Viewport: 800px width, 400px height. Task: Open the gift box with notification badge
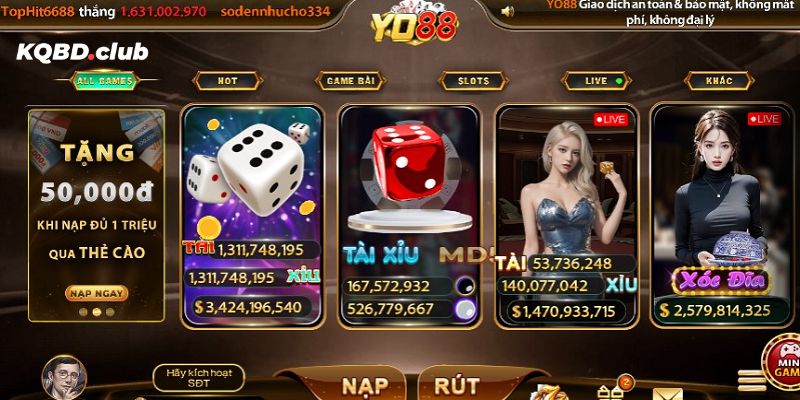click(x=610, y=390)
